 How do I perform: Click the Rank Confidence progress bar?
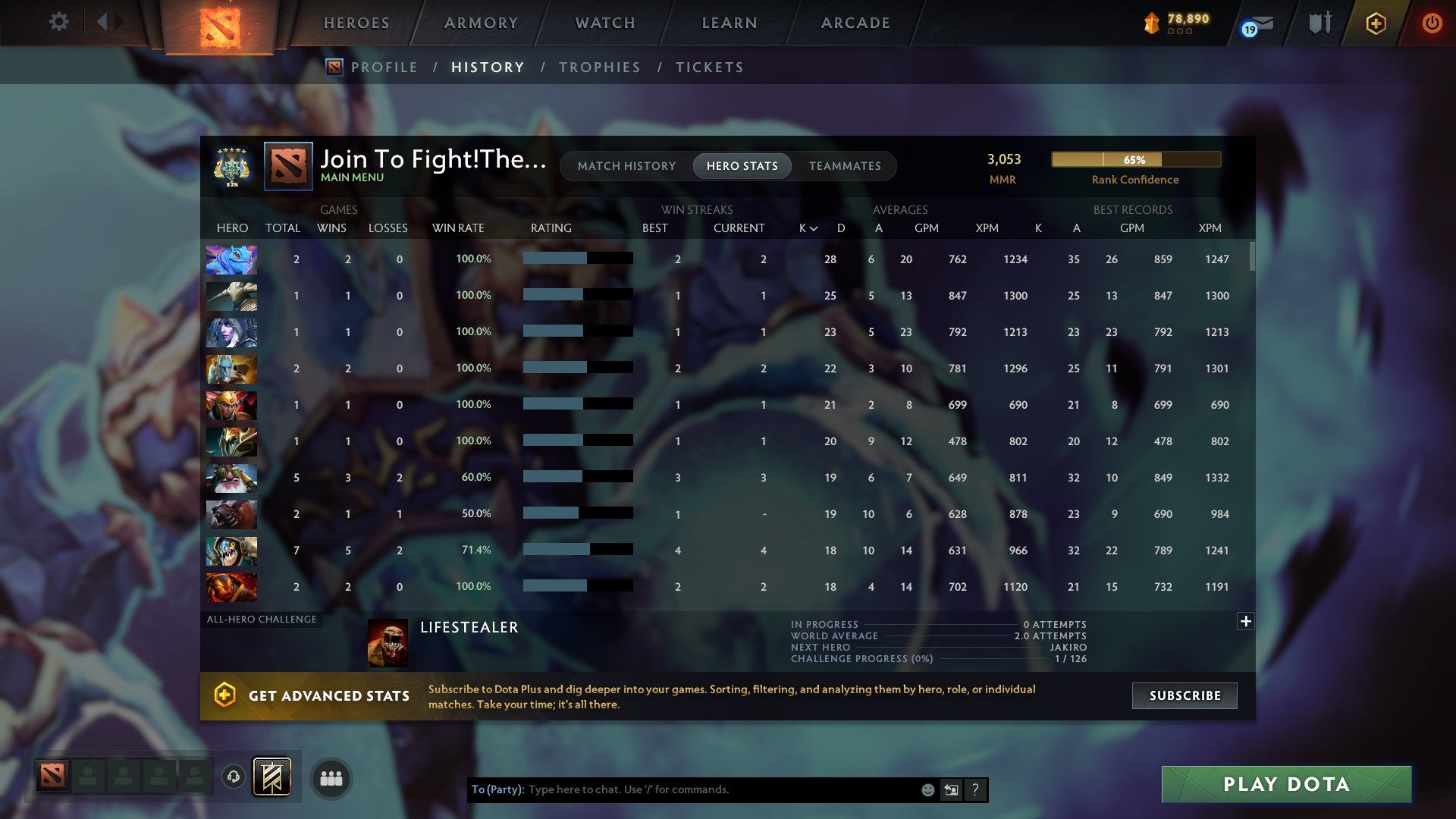coord(1135,159)
